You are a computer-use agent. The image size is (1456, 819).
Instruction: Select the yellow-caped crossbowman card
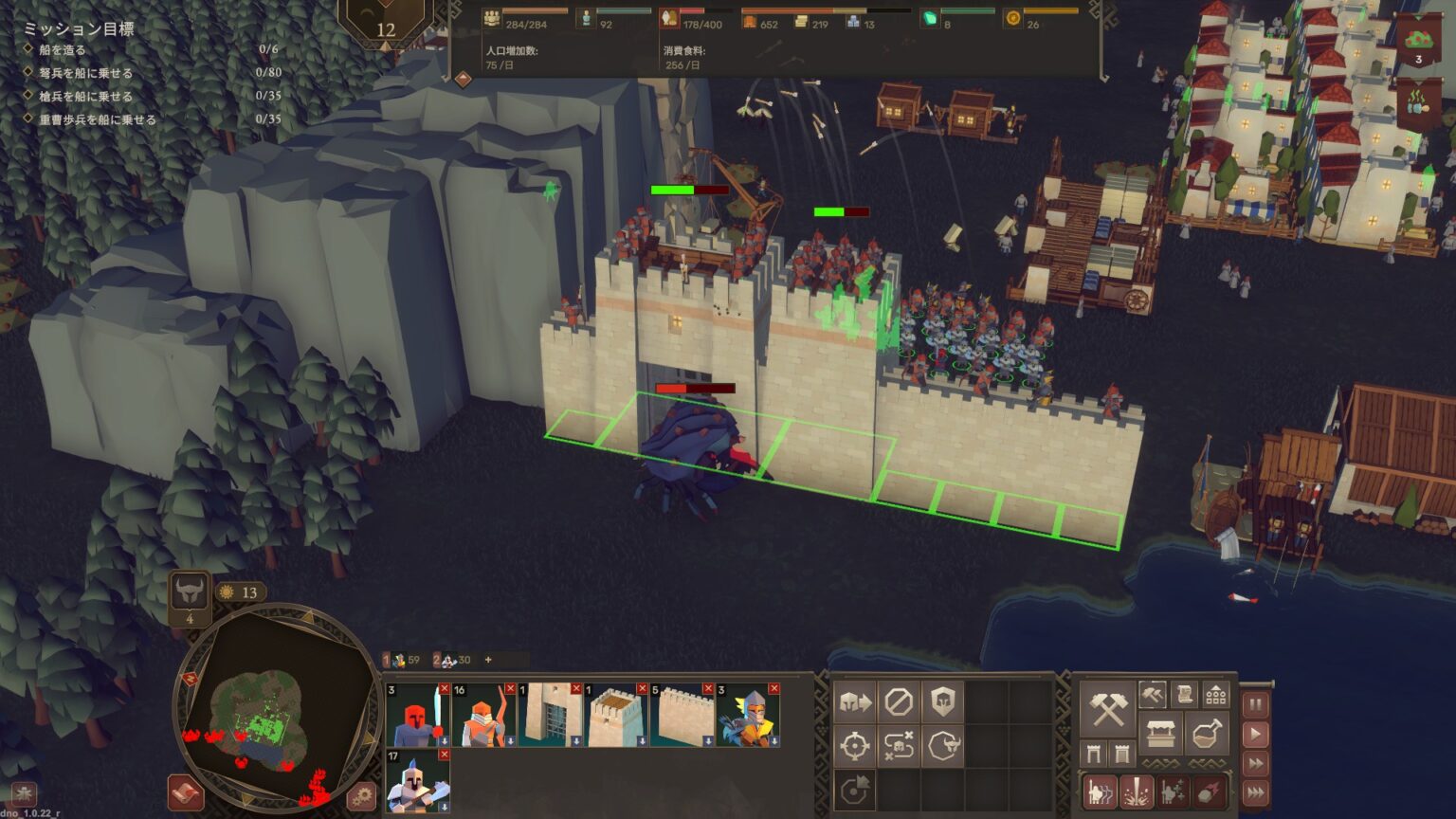coord(747,716)
